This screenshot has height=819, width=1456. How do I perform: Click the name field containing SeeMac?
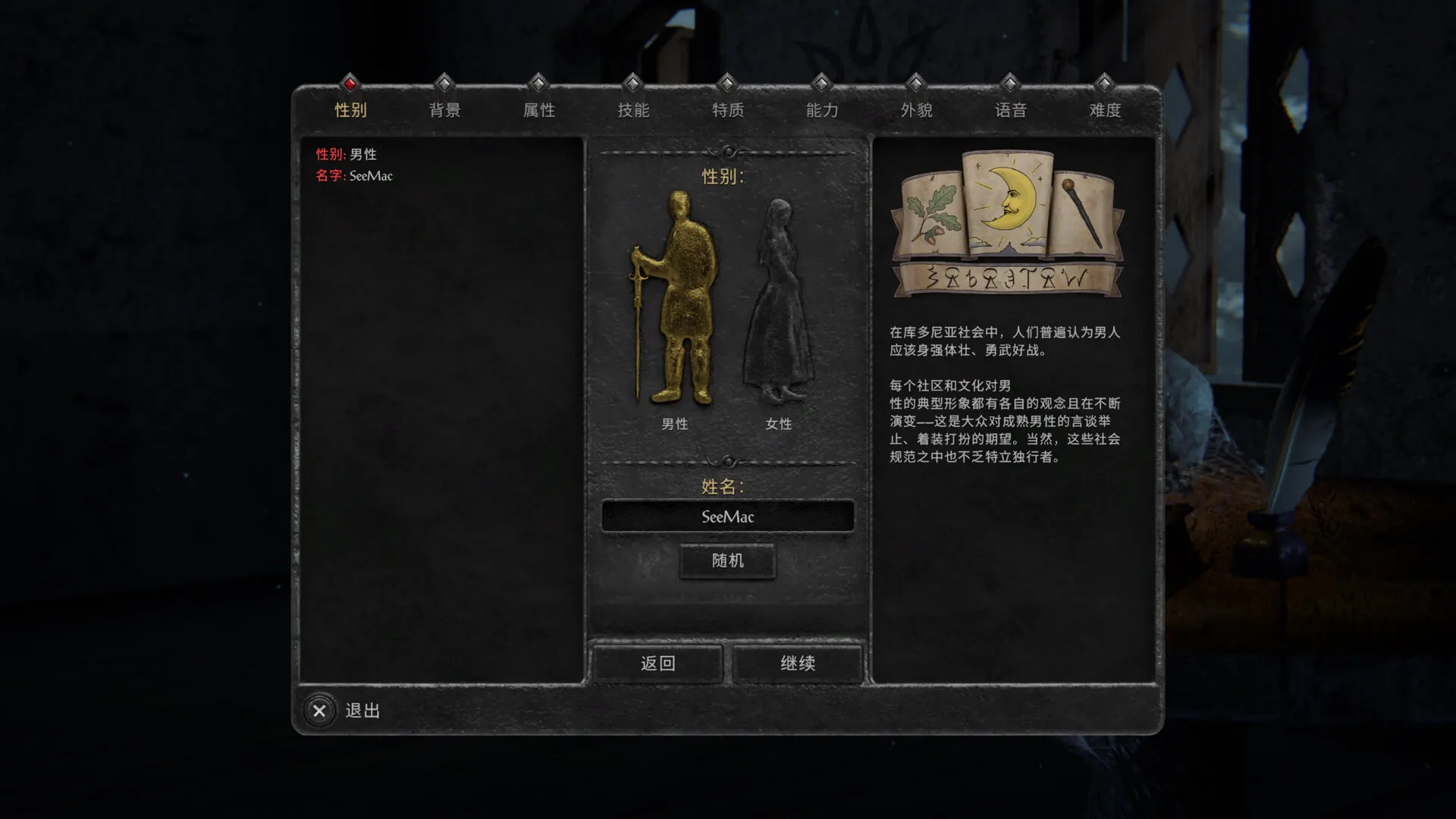728,516
